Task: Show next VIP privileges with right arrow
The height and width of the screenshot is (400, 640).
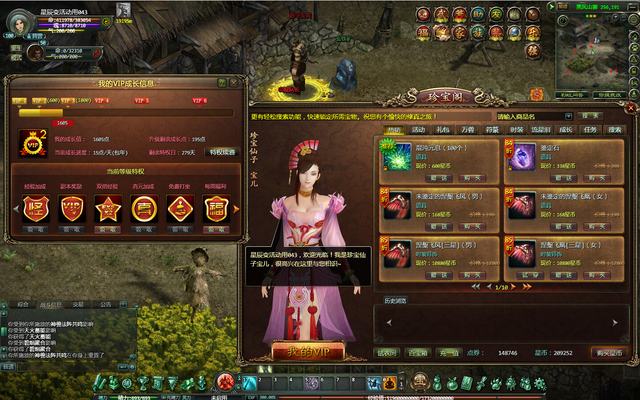Action: pos(238,210)
